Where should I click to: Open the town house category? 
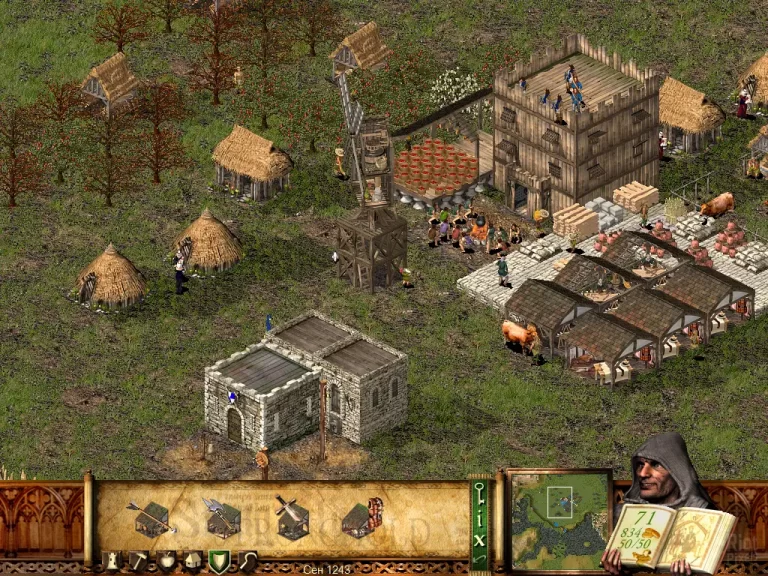(192, 561)
